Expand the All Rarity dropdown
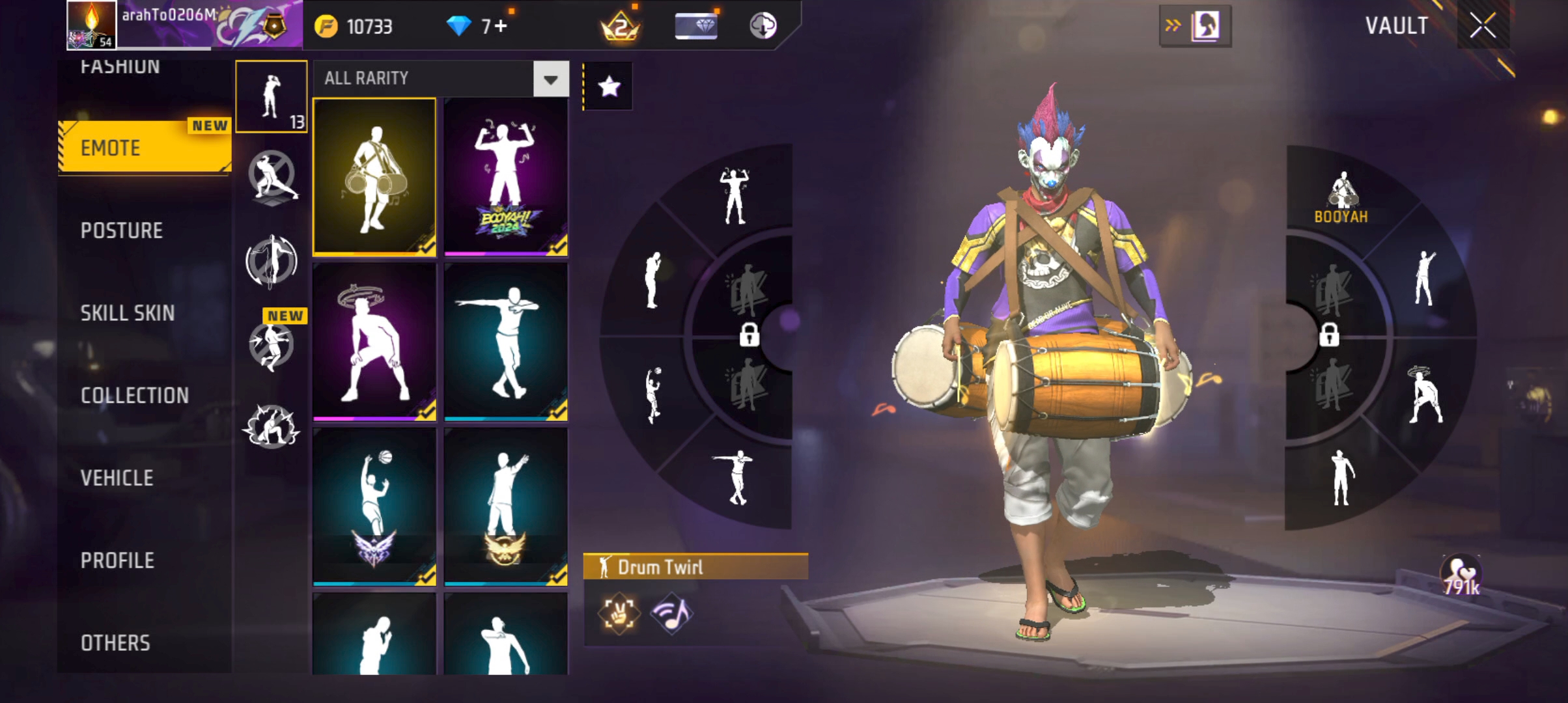Viewport: 1568px width, 703px height. (551, 79)
